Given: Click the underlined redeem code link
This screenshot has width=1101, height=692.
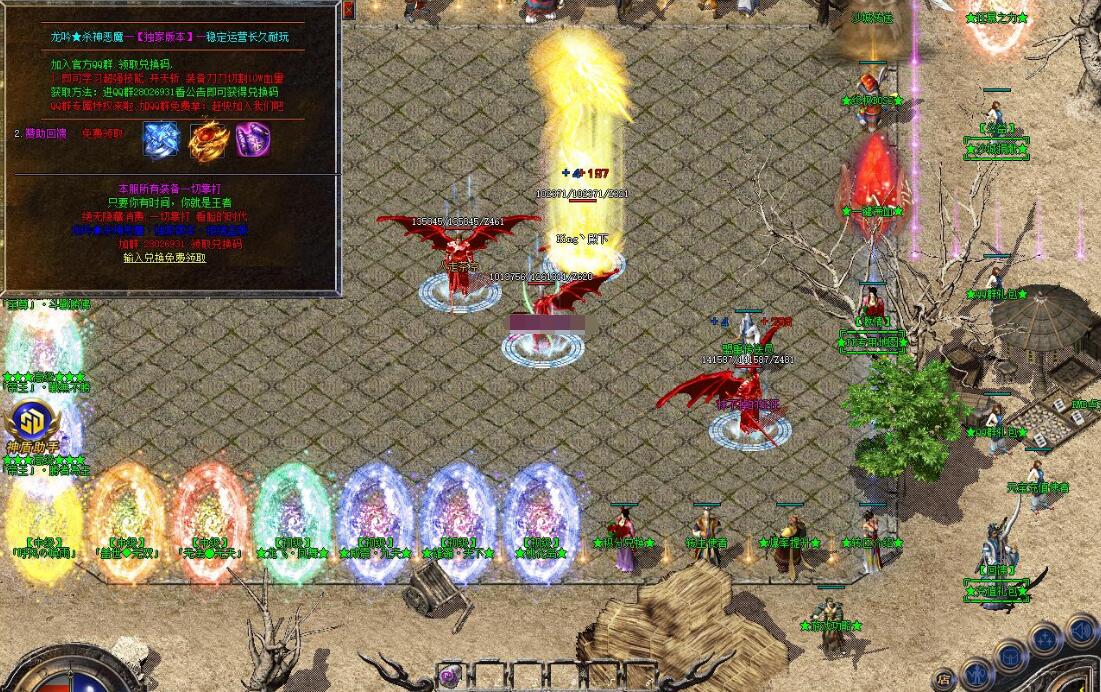Looking at the screenshot, I should pyautogui.click(x=165, y=258).
